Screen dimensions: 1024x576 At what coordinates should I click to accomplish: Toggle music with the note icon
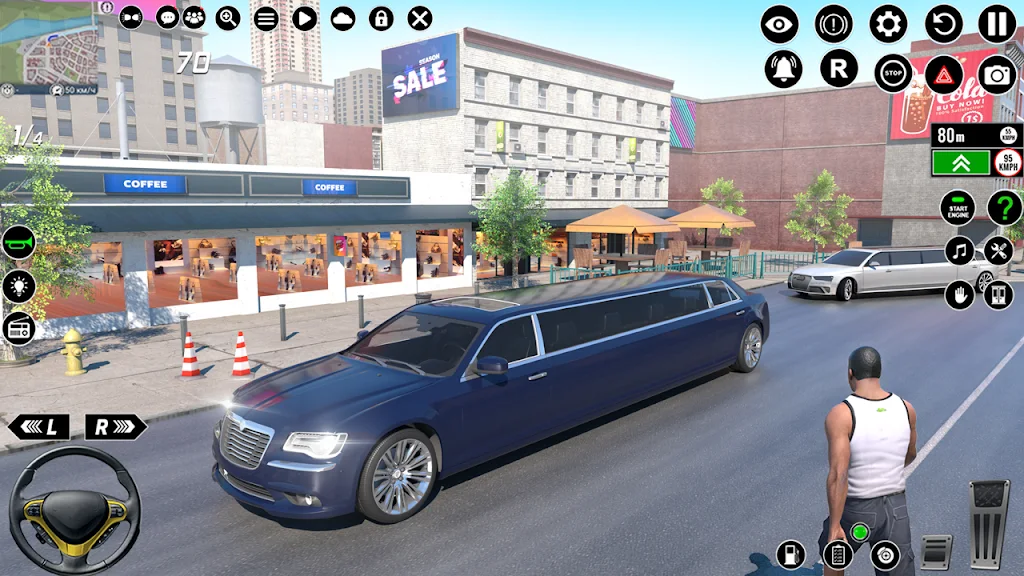[959, 250]
